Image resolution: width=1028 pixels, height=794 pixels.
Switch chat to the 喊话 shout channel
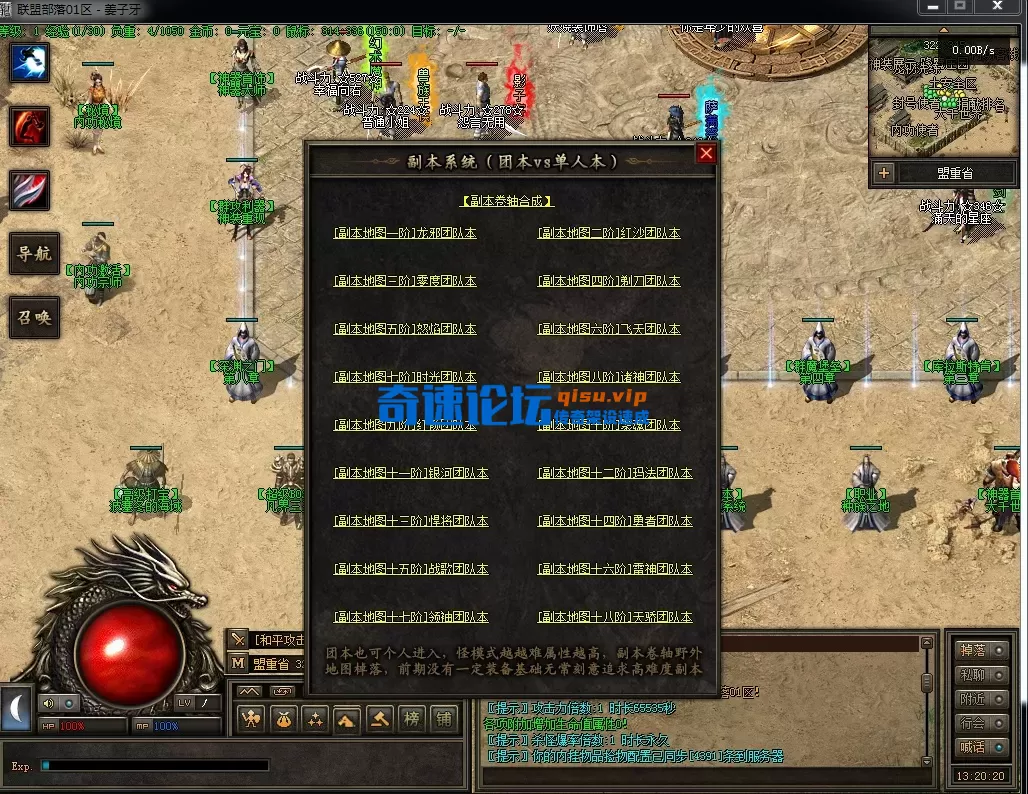[x=971, y=747]
